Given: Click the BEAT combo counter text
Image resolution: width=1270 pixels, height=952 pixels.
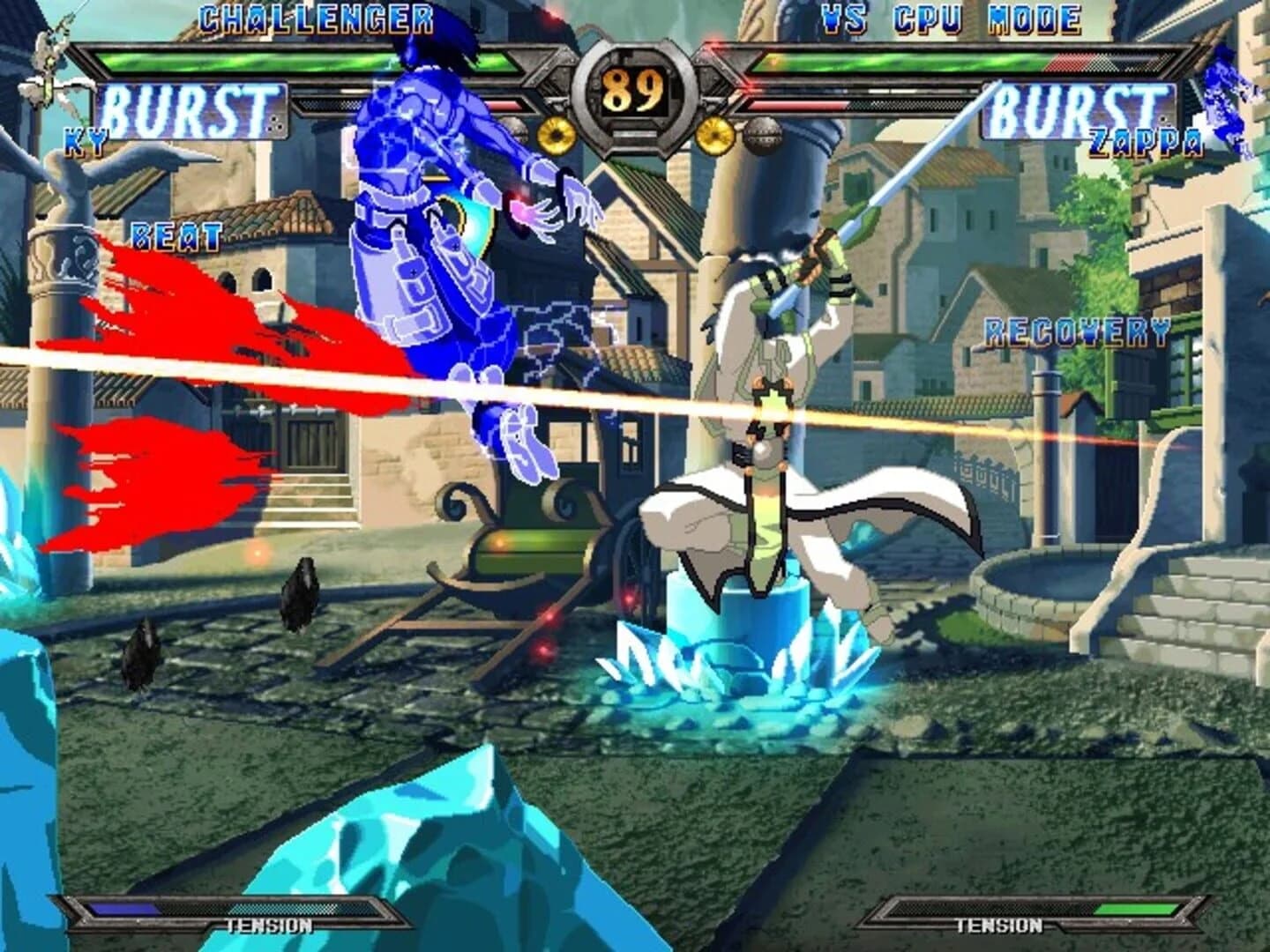Looking at the screenshot, I should click(174, 236).
